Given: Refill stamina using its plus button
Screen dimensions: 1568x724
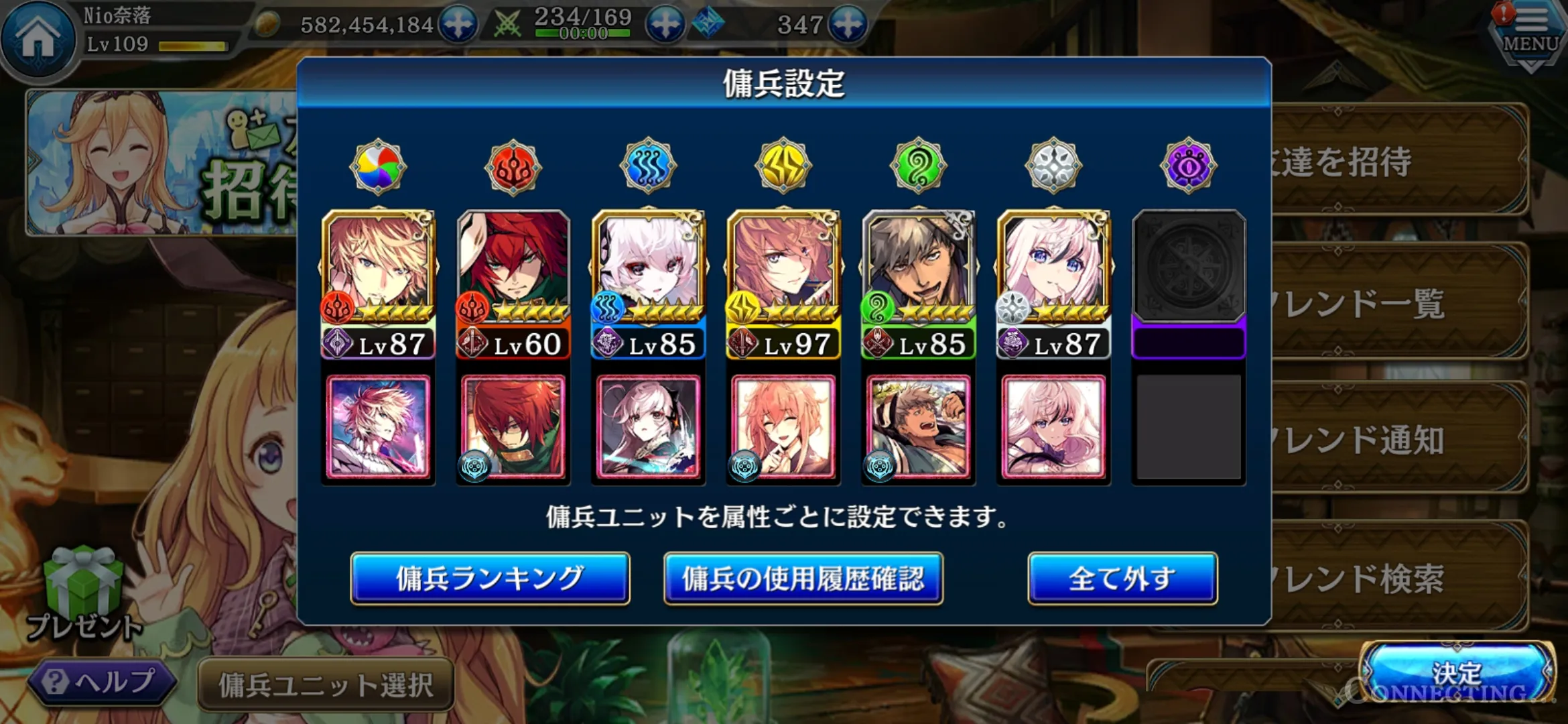Looking at the screenshot, I should click(x=665, y=25).
